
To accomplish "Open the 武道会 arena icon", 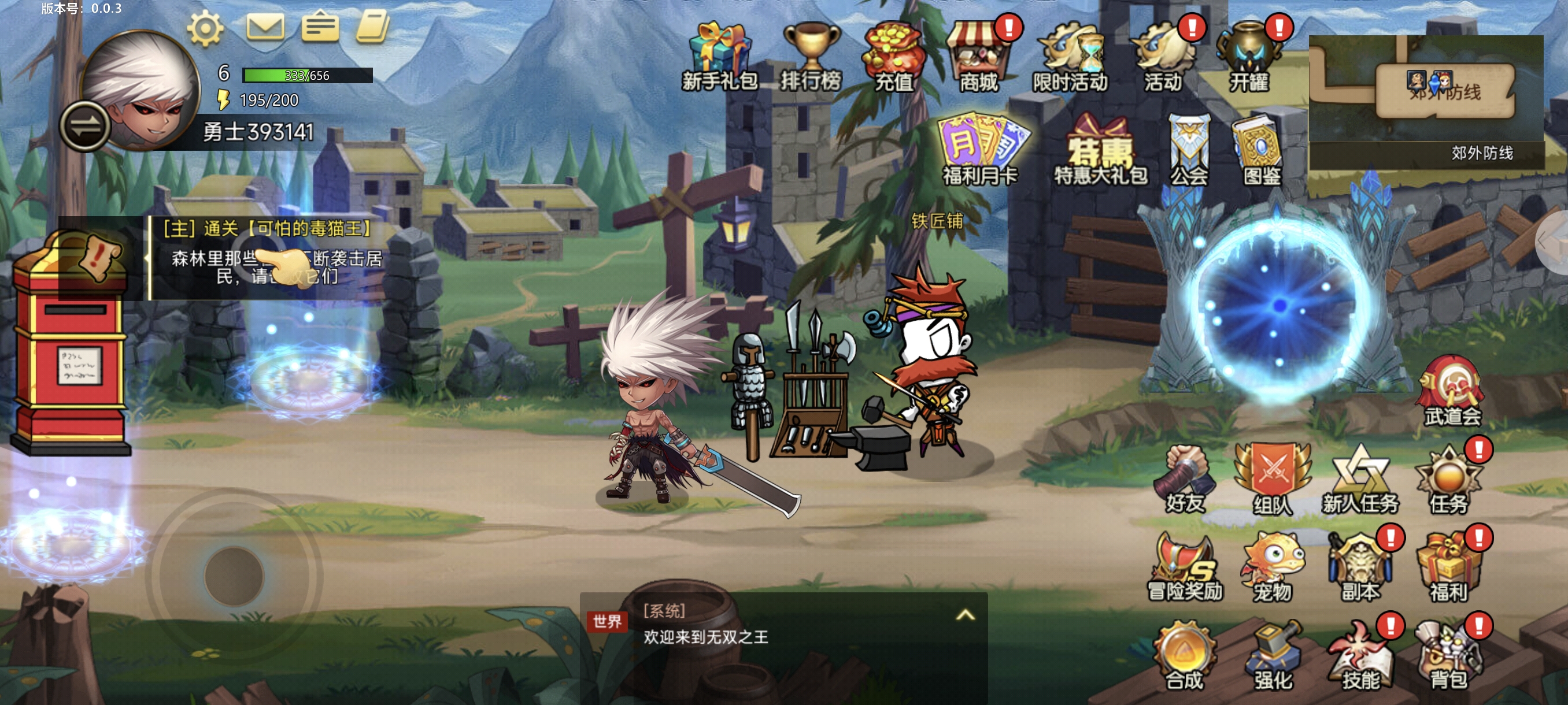I will click(1452, 391).
